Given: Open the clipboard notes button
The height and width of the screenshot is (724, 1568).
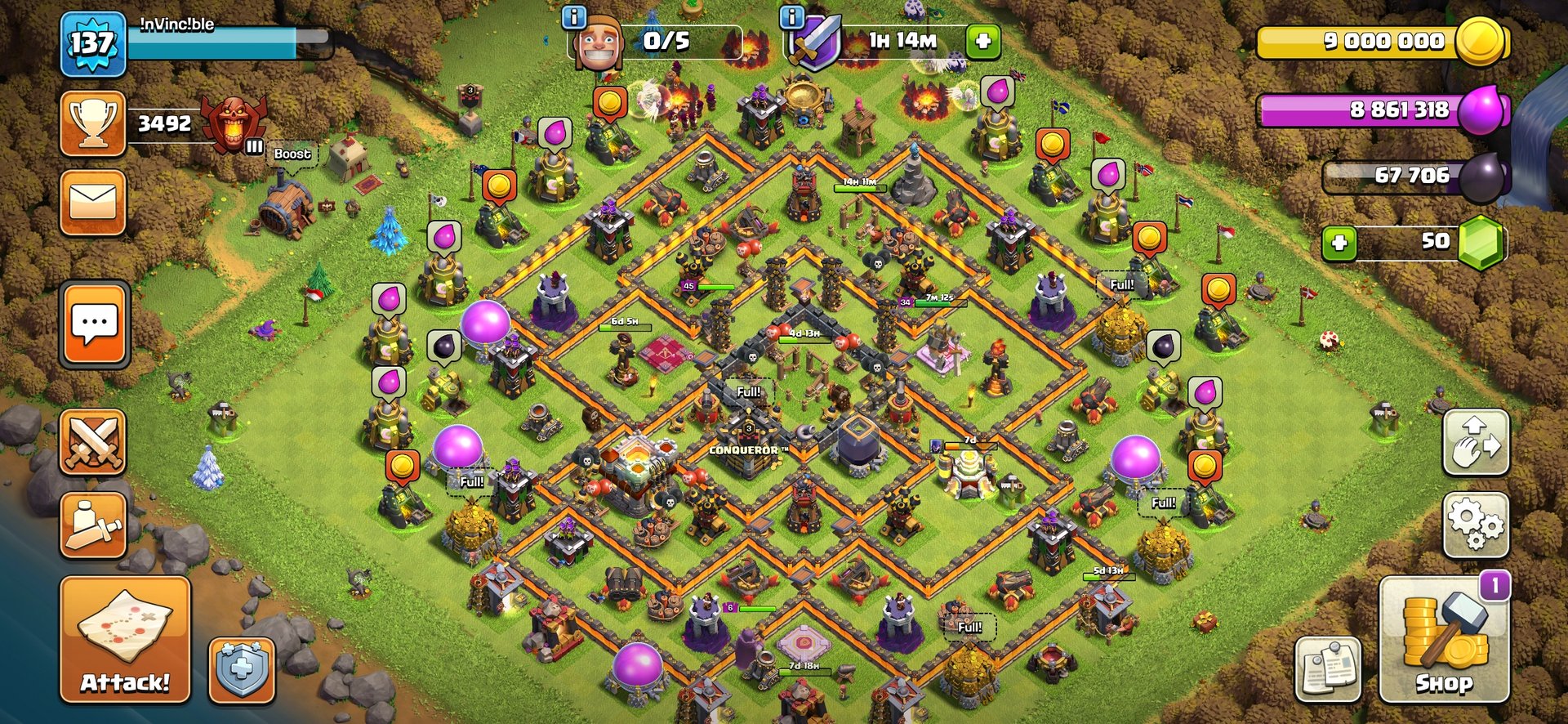Looking at the screenshot, I should 1328,668.
